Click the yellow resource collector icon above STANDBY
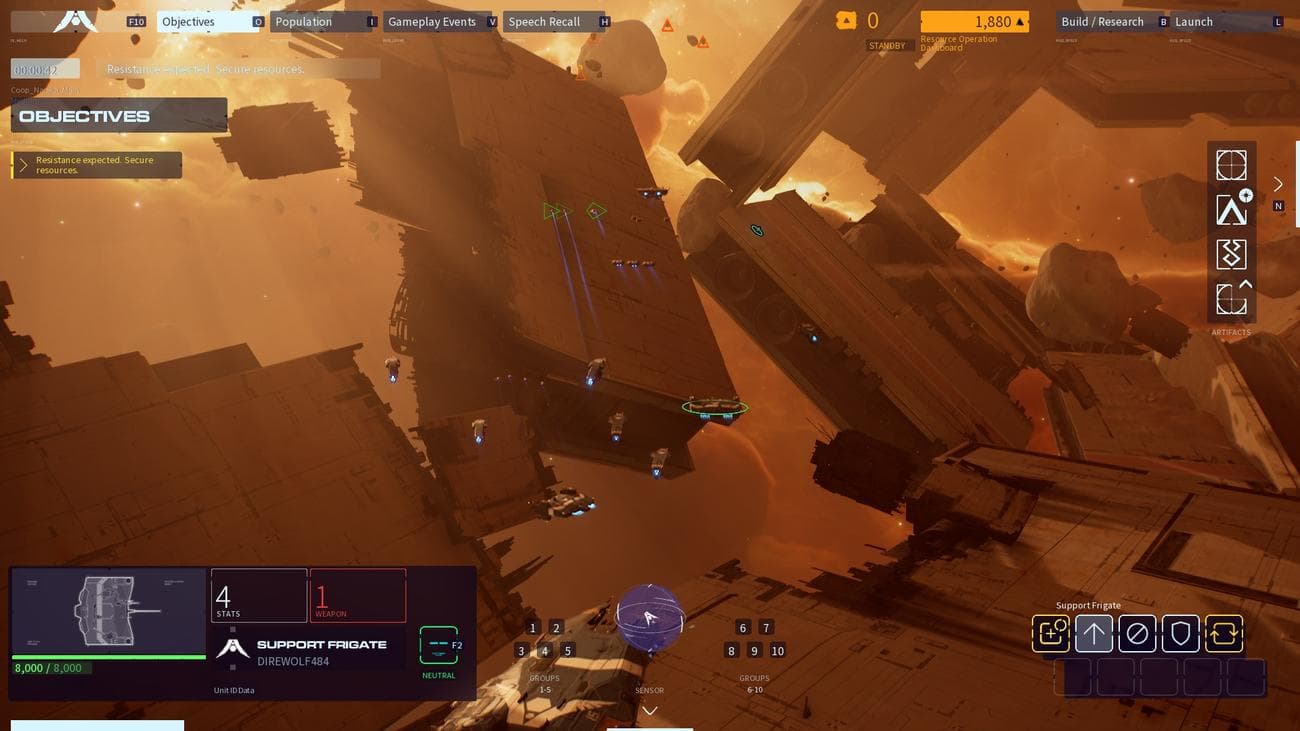The height and width of the screenshot is (731, 1300). tap(845, 19)
